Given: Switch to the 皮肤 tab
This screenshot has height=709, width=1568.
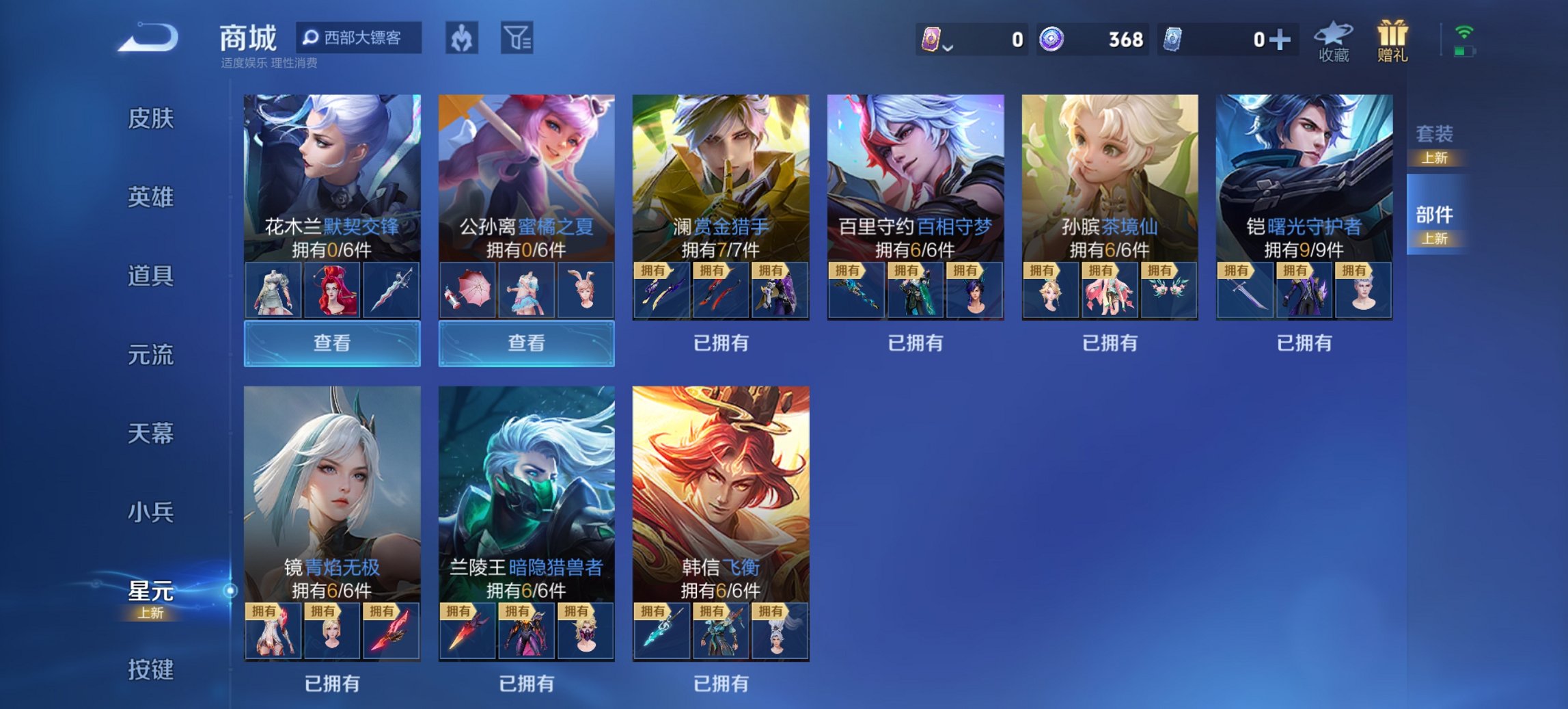Looking at the screenshot, I should click(x=152, y=120).
